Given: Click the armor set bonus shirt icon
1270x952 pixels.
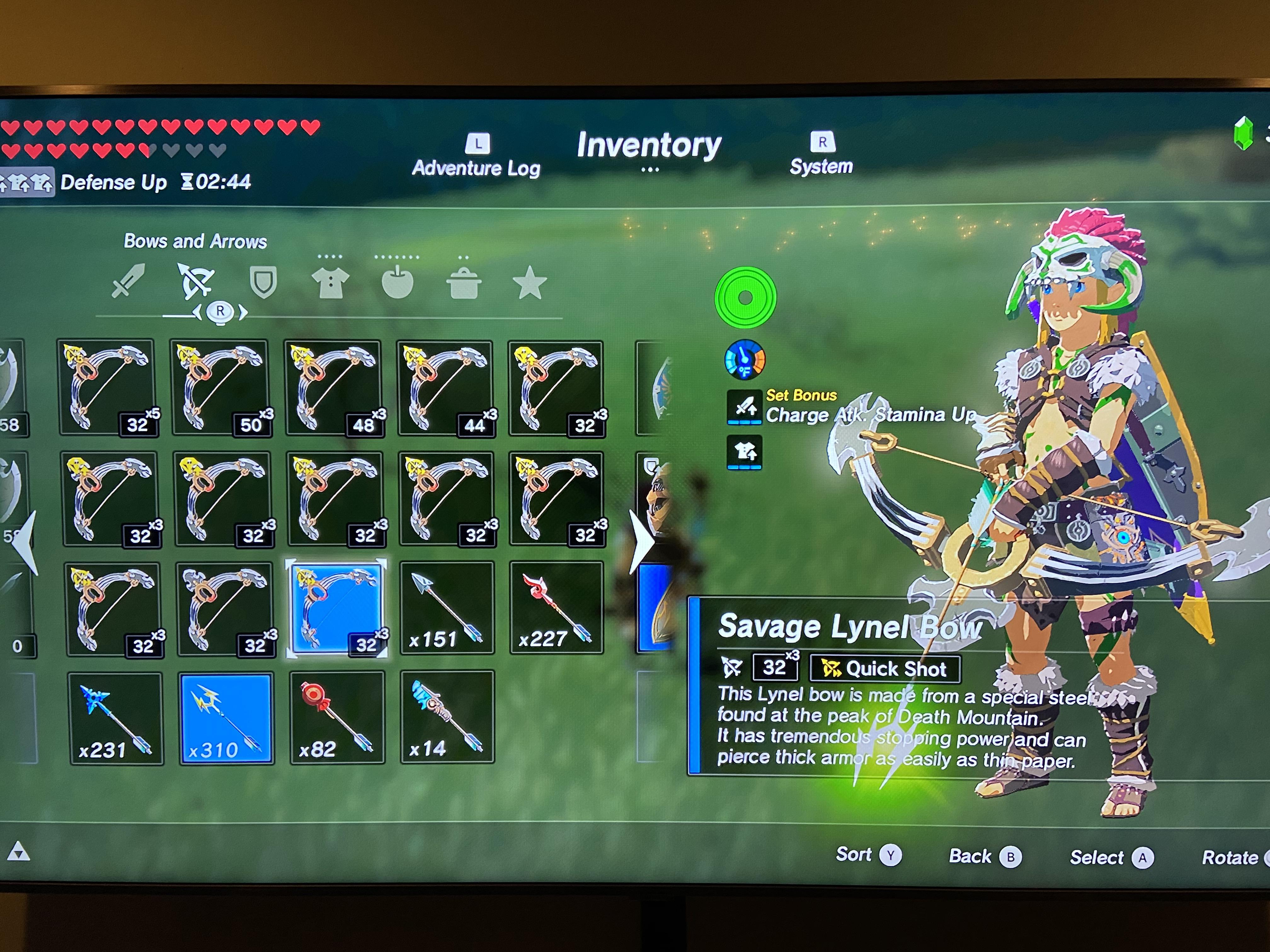Looking at the screenshot, I should pyautogui.click(x=745, y=452).
